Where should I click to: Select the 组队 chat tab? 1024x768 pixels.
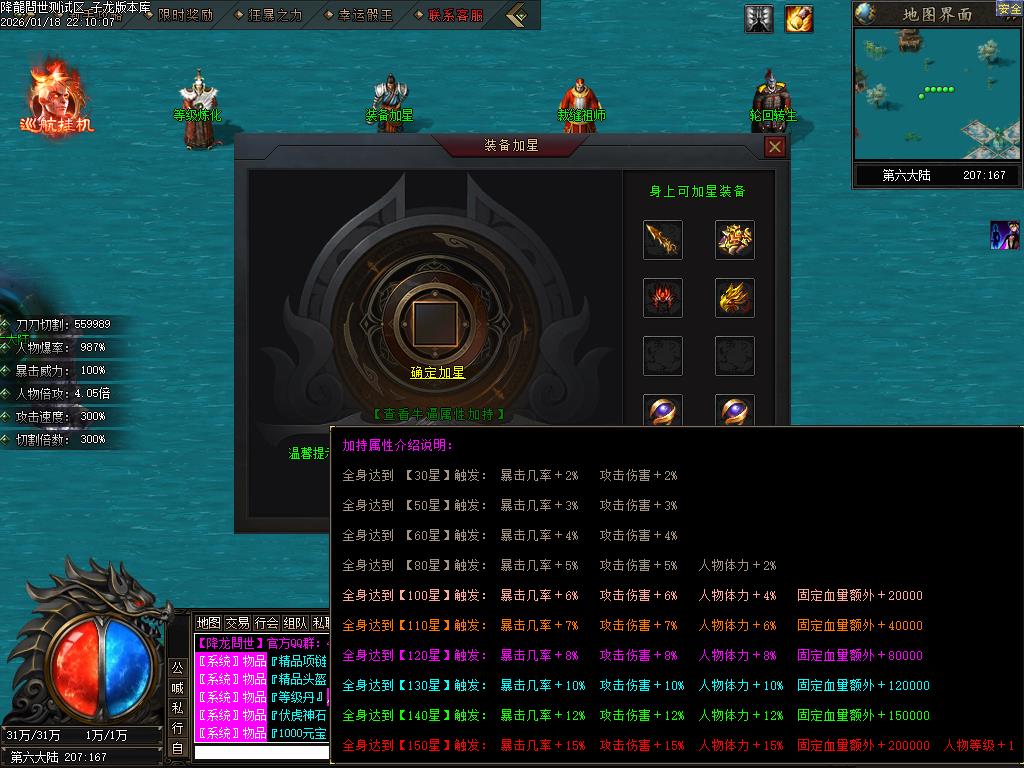point(295,623)
